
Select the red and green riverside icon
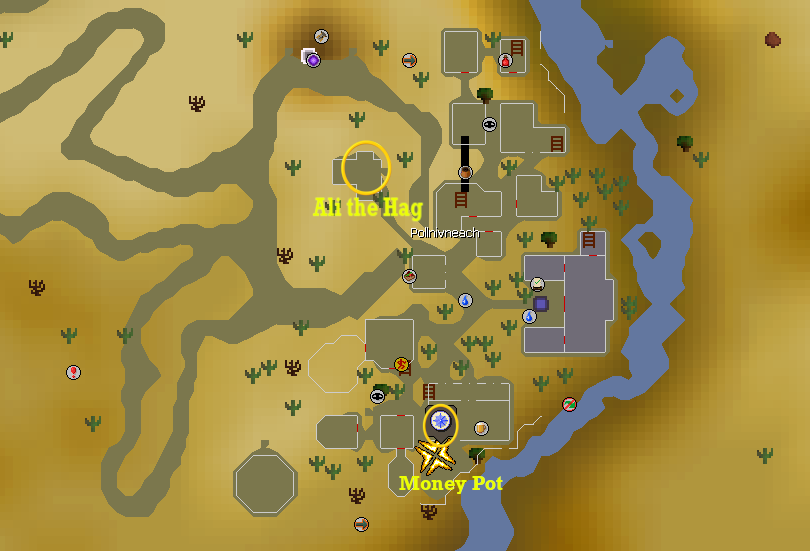point(569,404)
